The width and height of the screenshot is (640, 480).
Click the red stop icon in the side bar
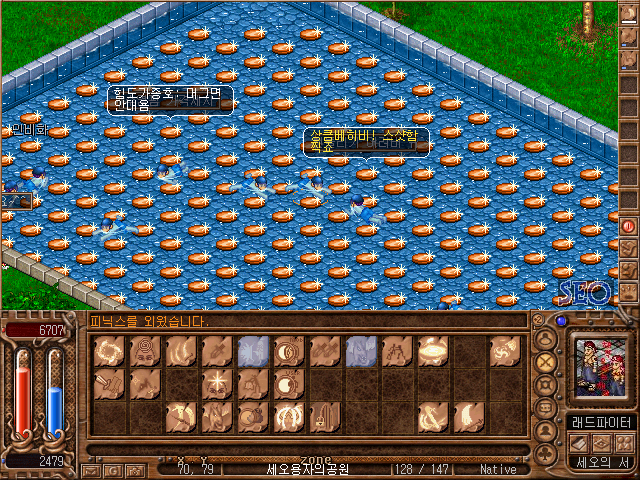(x=629, y=226)
